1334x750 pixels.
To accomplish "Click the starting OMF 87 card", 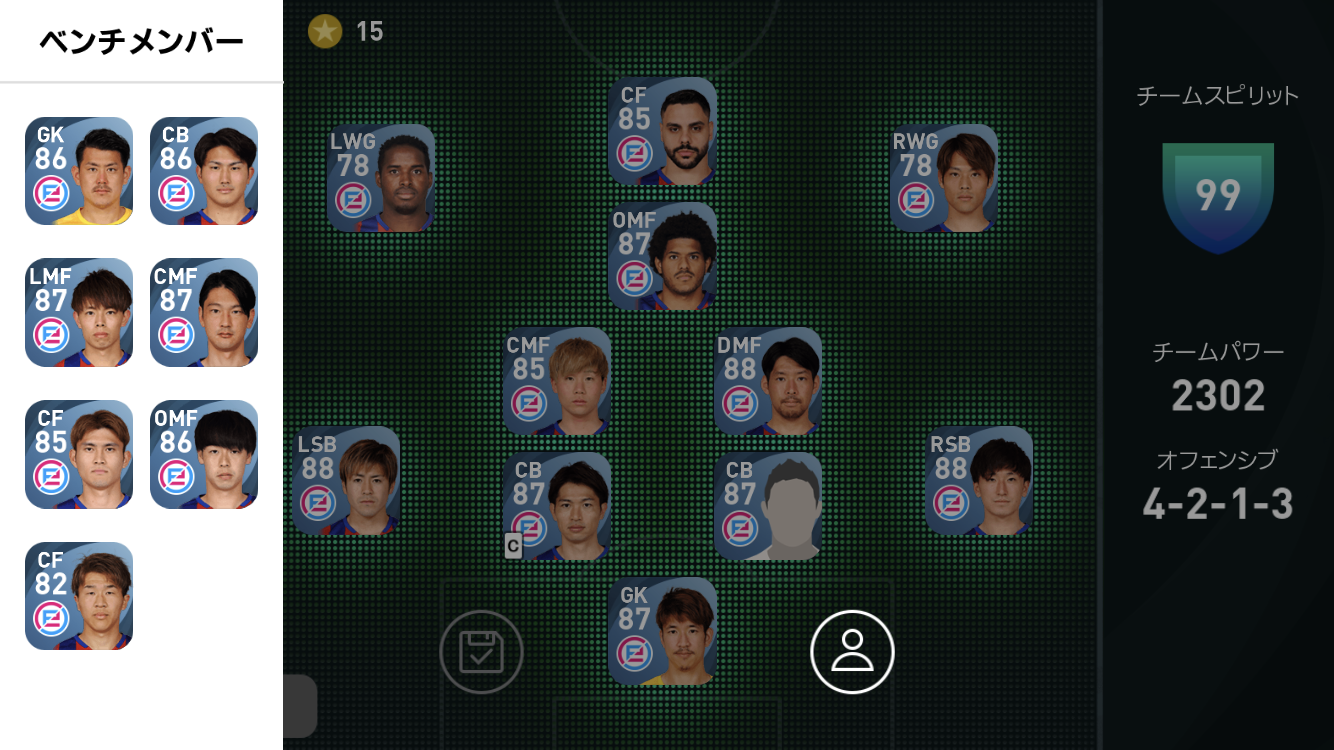I will pos(662,256).
